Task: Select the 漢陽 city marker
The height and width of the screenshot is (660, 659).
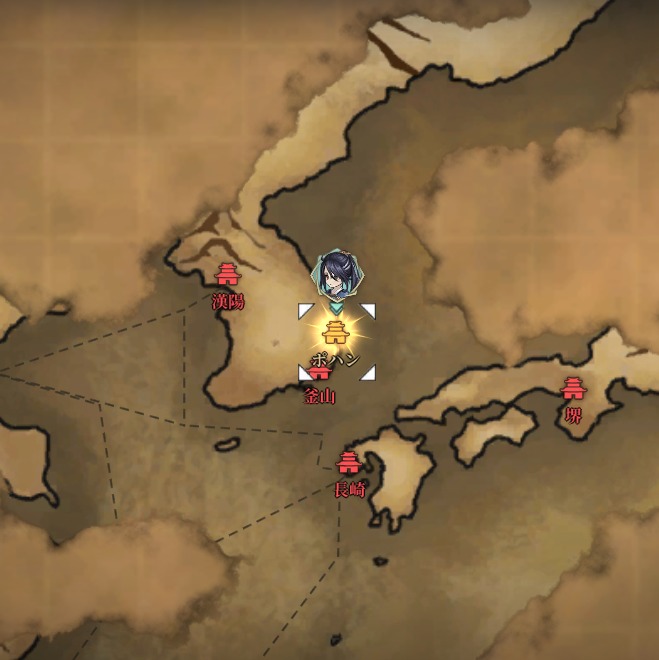Action: [228, 275]
